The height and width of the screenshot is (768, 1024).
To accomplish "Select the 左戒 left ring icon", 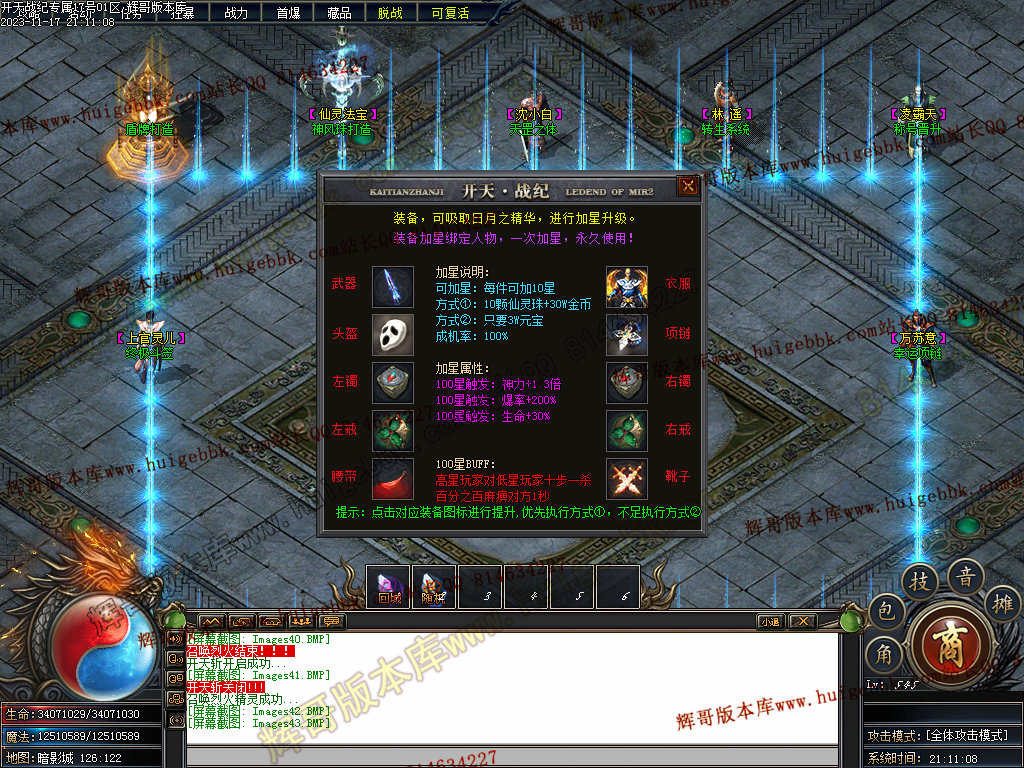I will (393, 430).
